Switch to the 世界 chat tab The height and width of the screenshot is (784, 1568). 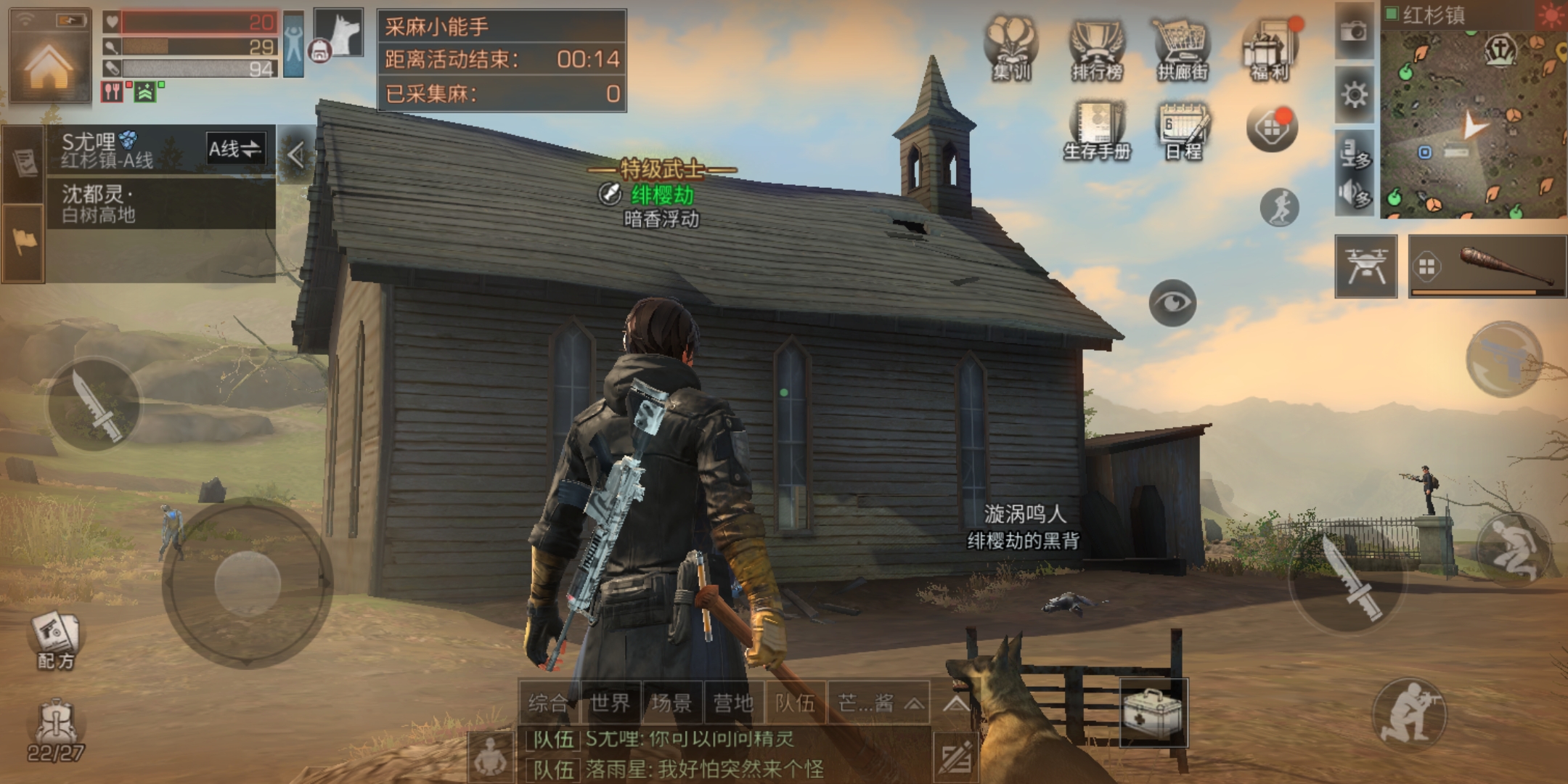(x=610, y=703)
